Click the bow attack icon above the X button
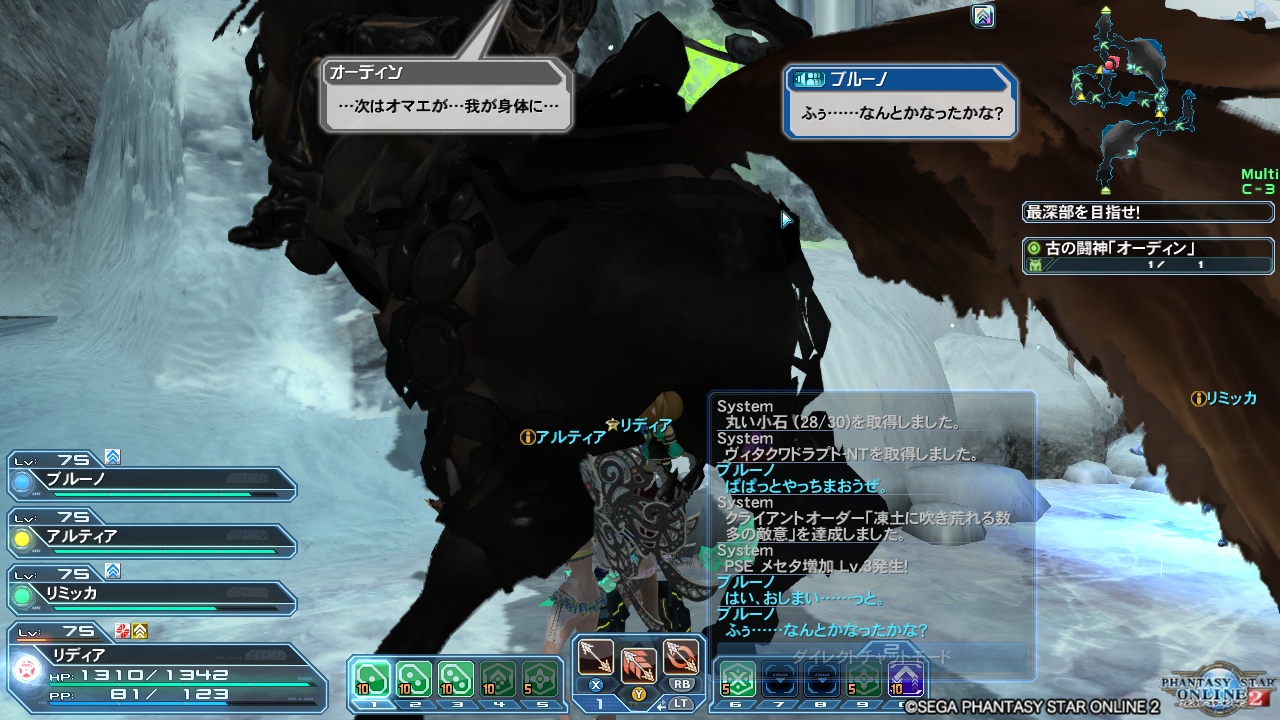Viewport: 1280px width, 720px height. click(597, 658)
